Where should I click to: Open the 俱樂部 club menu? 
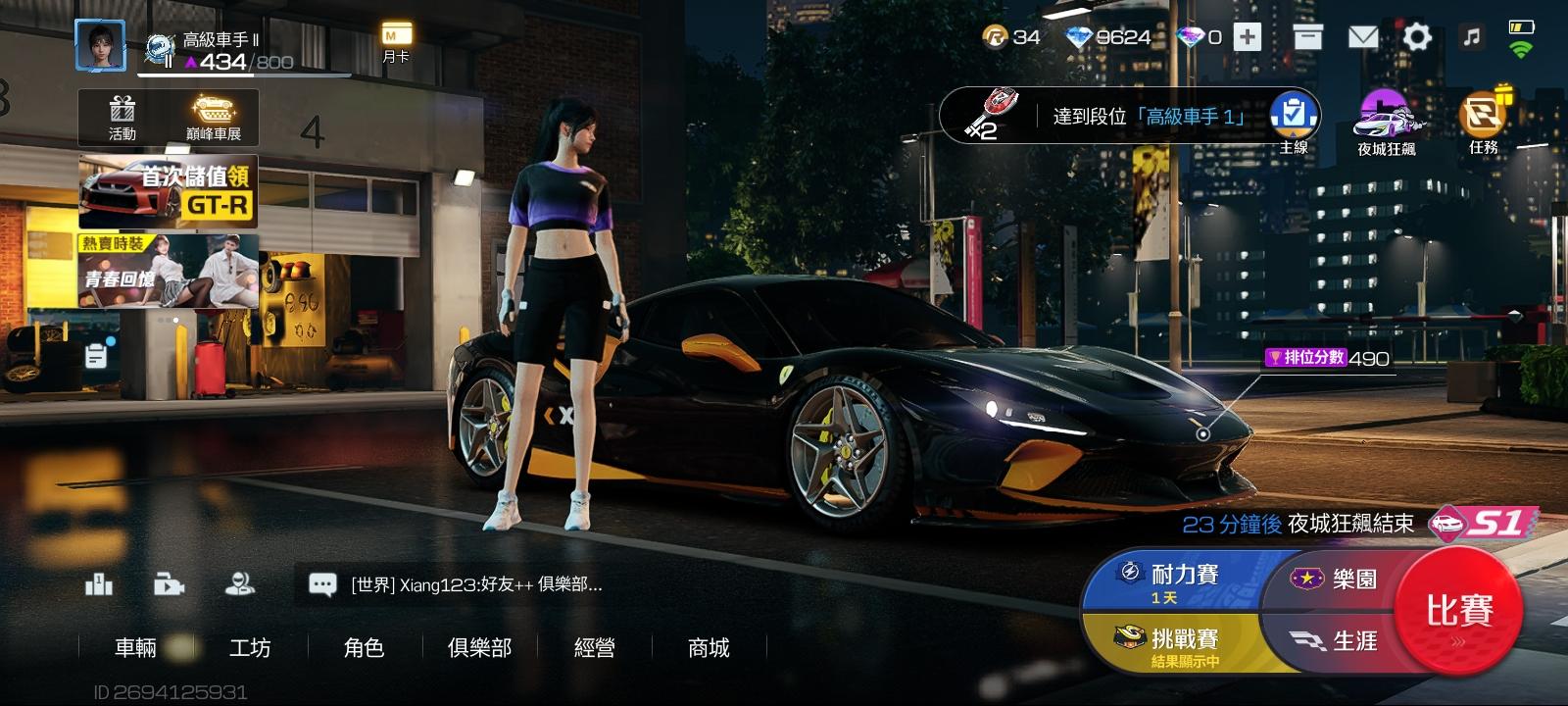pos(479,647)
